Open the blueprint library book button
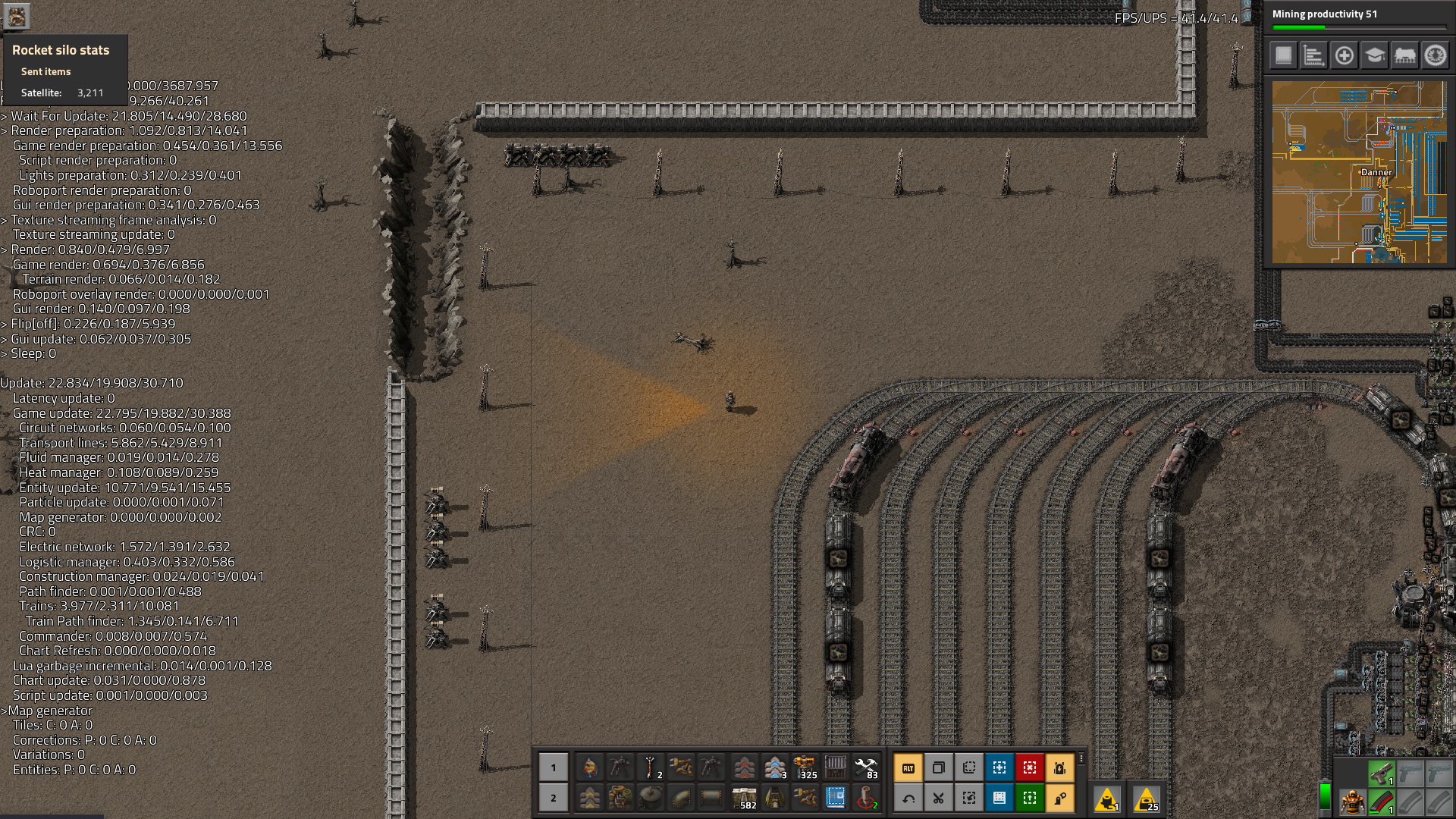 tap(1283, 55)
